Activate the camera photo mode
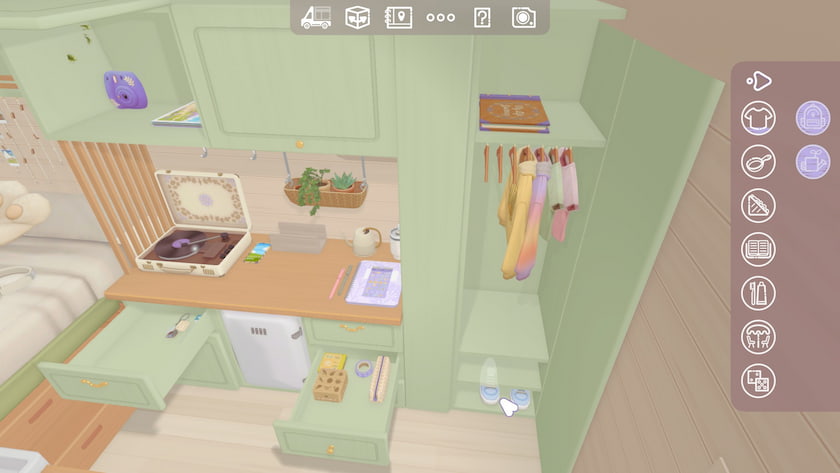Image resolution: width=840 pixels, height=473 pixels. pyautogui.click(x=523, y=17)
